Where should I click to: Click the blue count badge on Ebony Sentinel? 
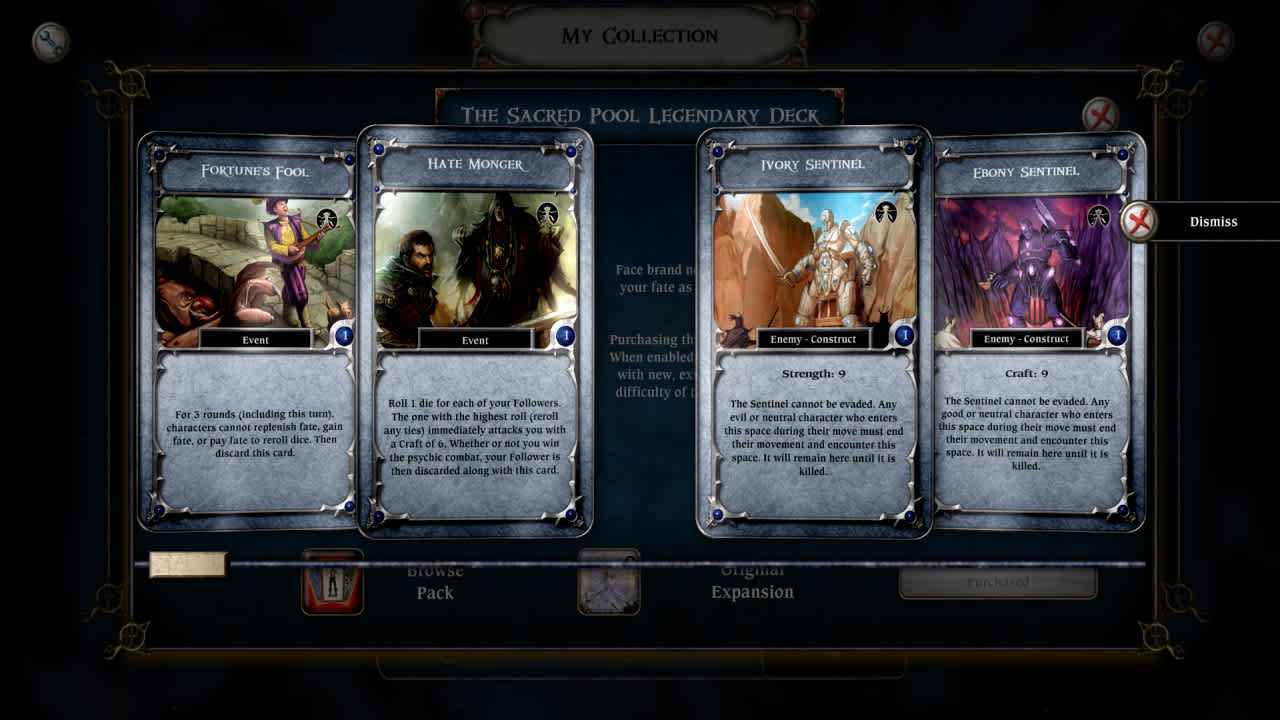click(1118, 337)
